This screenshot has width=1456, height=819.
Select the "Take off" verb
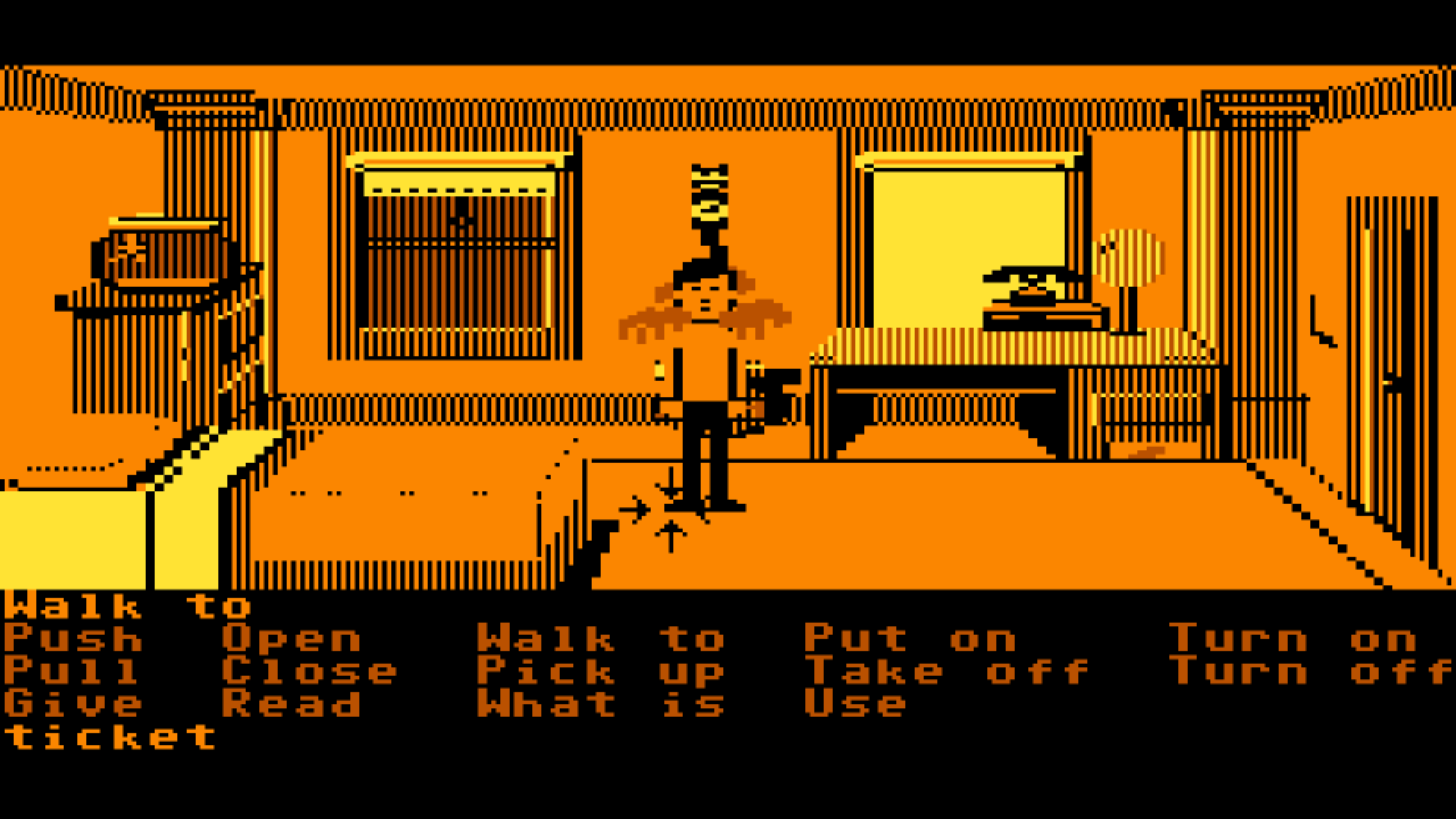(944, 672)
